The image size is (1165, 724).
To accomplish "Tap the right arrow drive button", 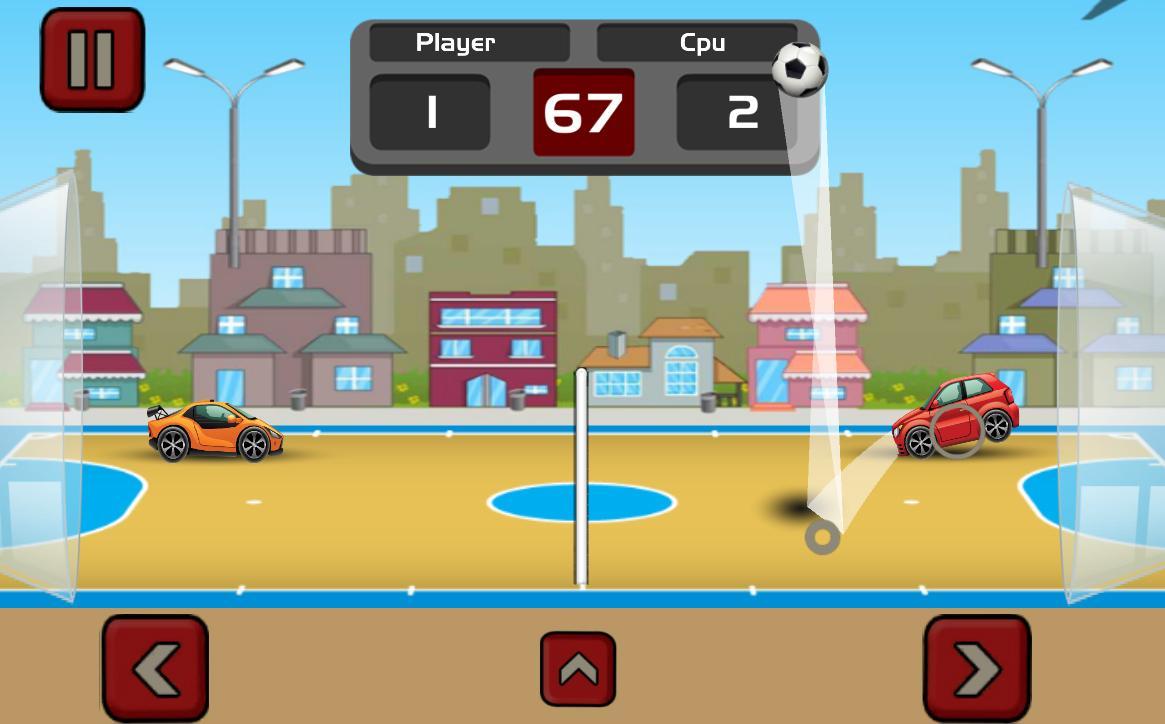I will [976, 667].
